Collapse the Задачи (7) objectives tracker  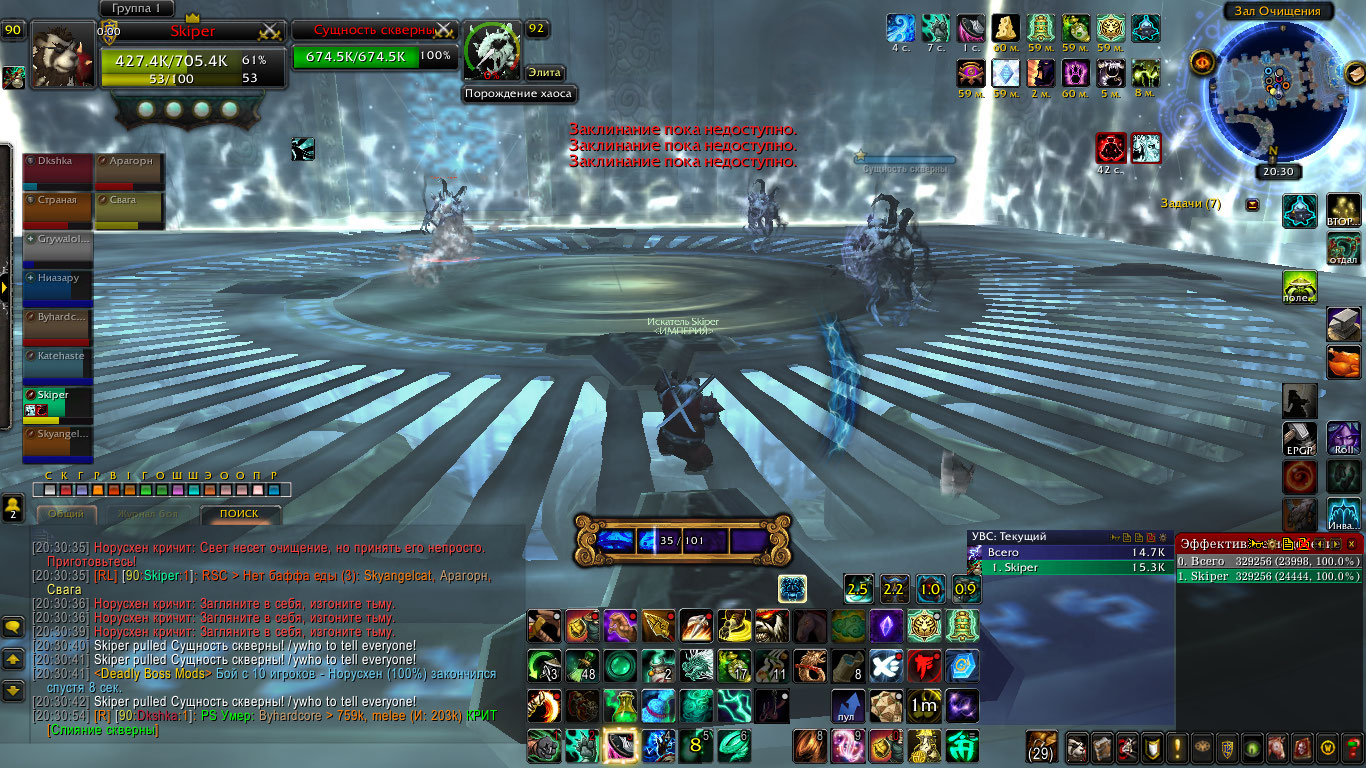point(1253,204)
